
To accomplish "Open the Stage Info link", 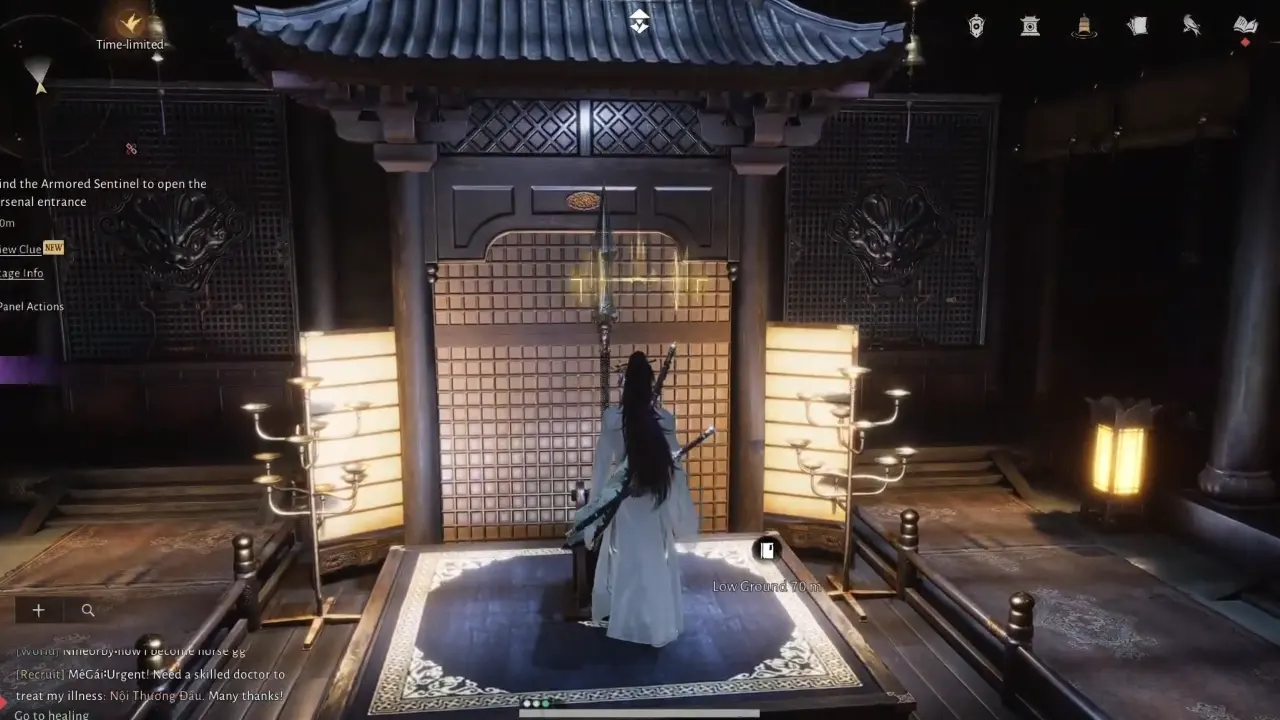I will click(x=20, y=272).
